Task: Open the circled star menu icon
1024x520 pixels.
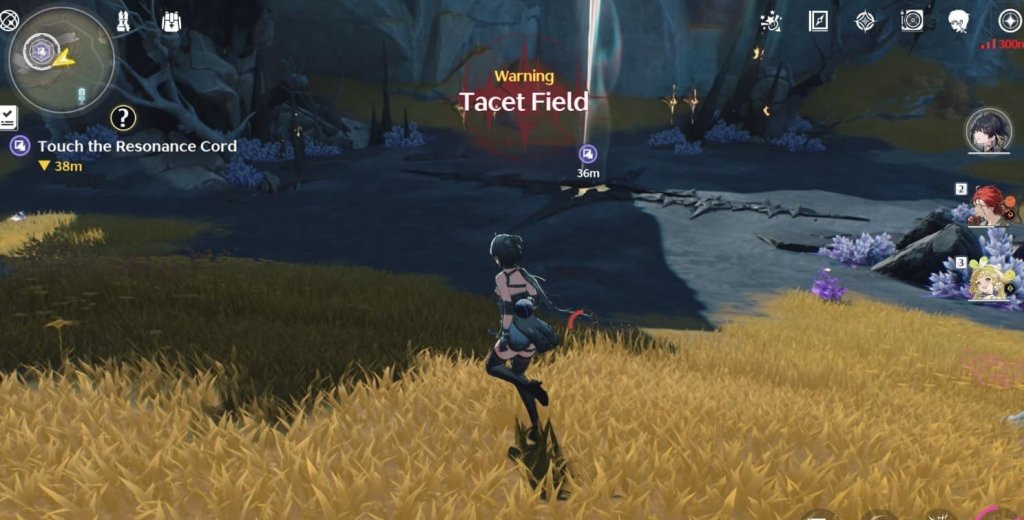Action: (1009, 21)
